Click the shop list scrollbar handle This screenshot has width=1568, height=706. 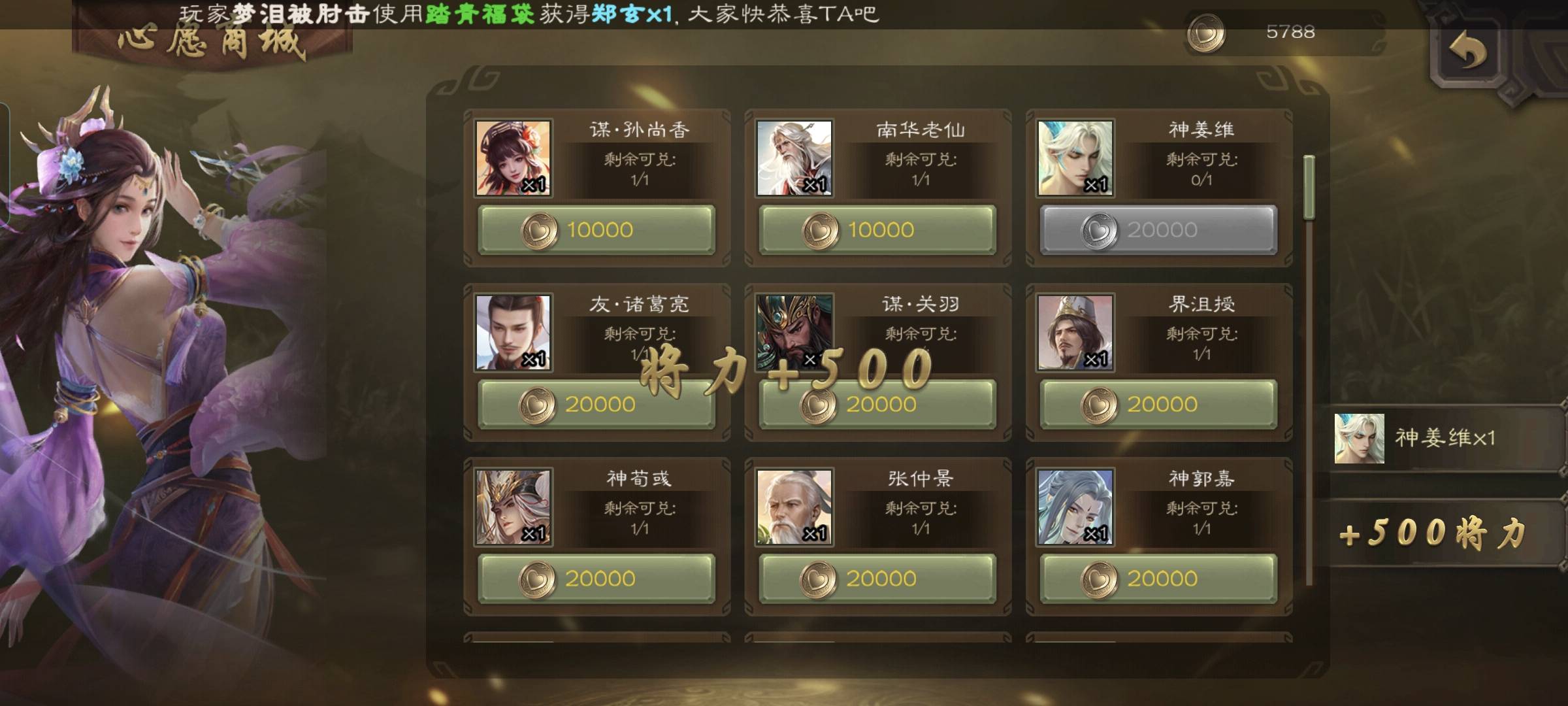[1309, 187]
